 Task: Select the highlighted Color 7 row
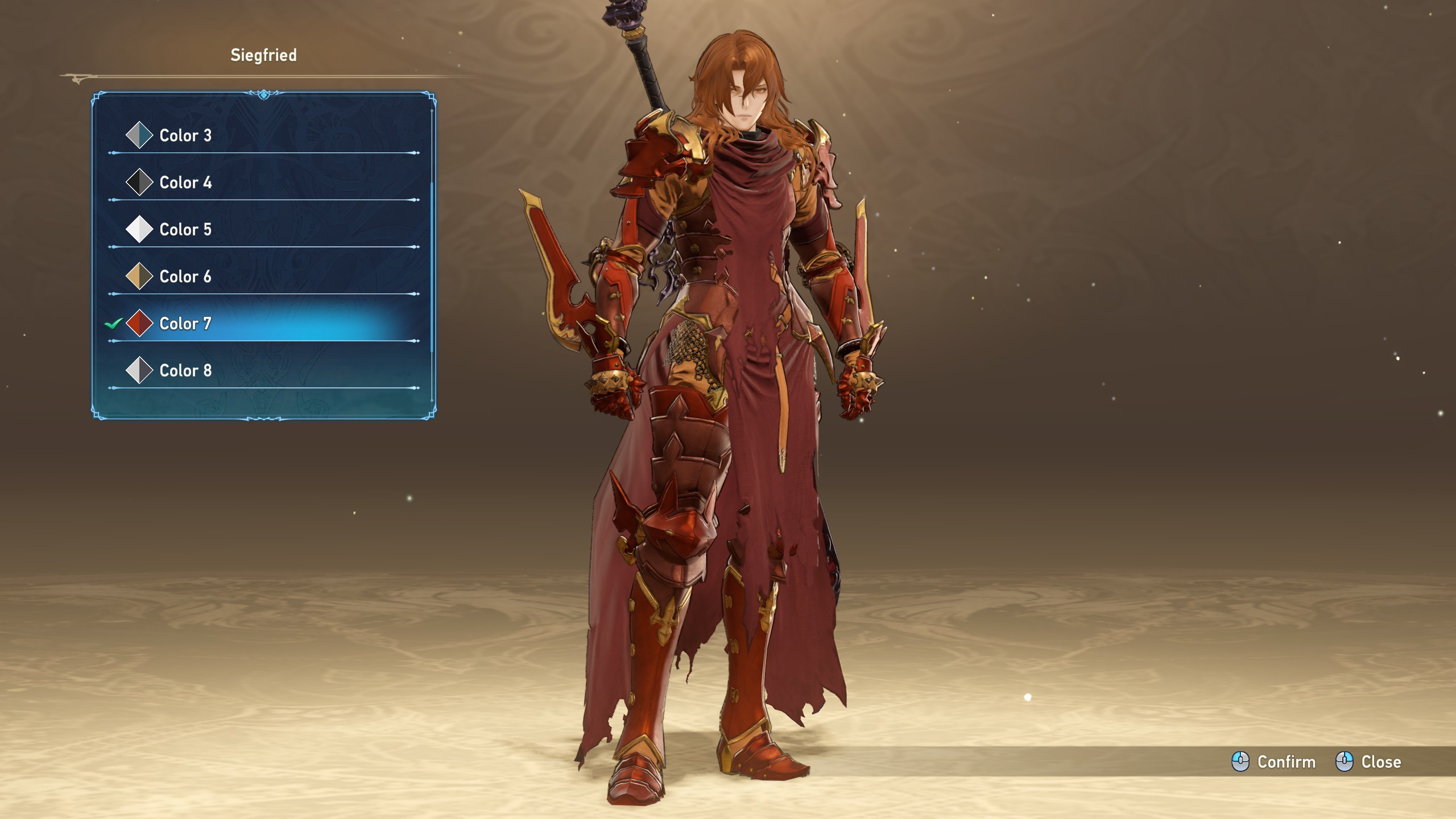coord(185,324)
